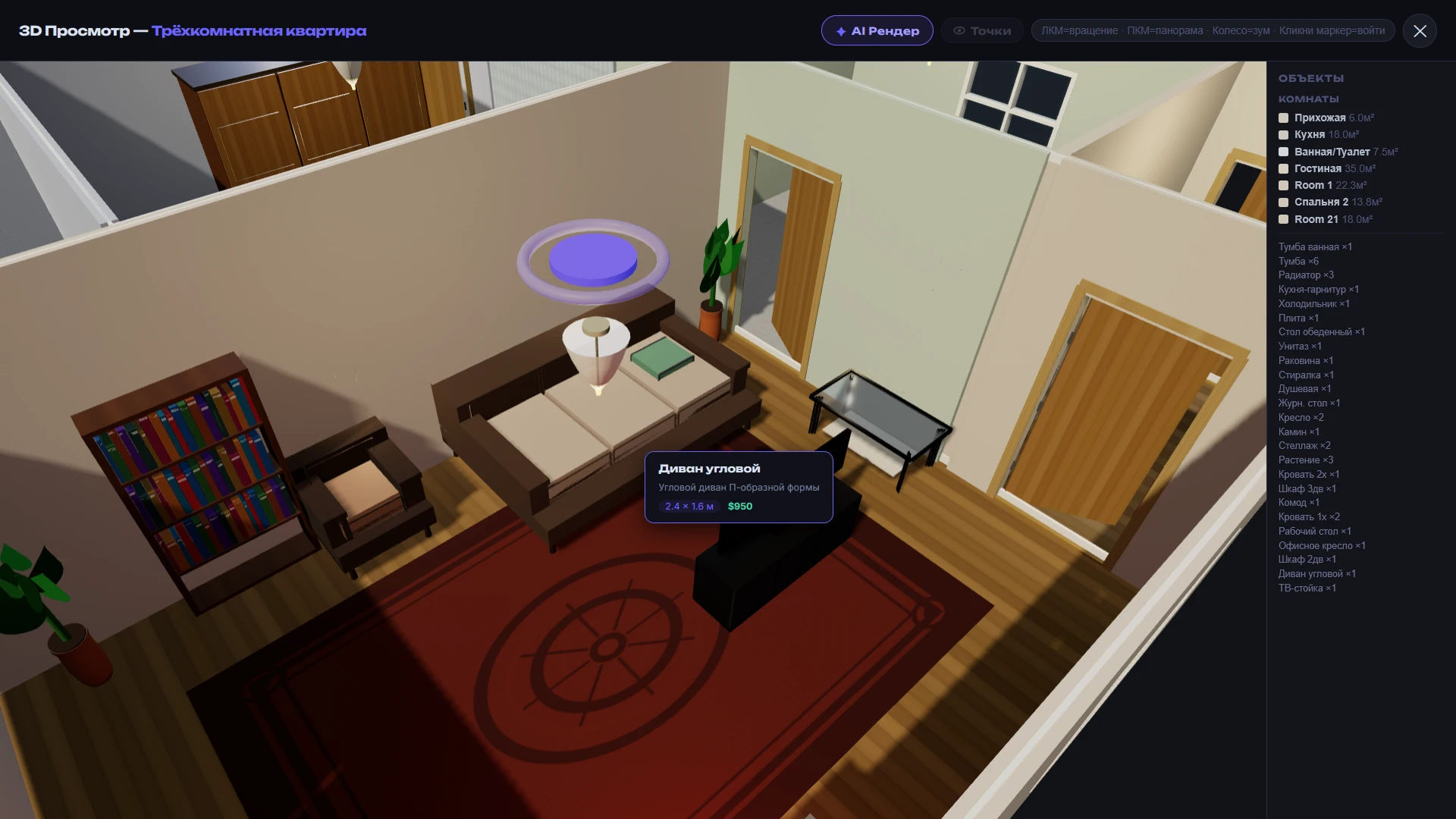This screenshot has width=1456, height=819.
Task: Toggle the Прихожая room checkbox
Action: [x=1283, y=118]
